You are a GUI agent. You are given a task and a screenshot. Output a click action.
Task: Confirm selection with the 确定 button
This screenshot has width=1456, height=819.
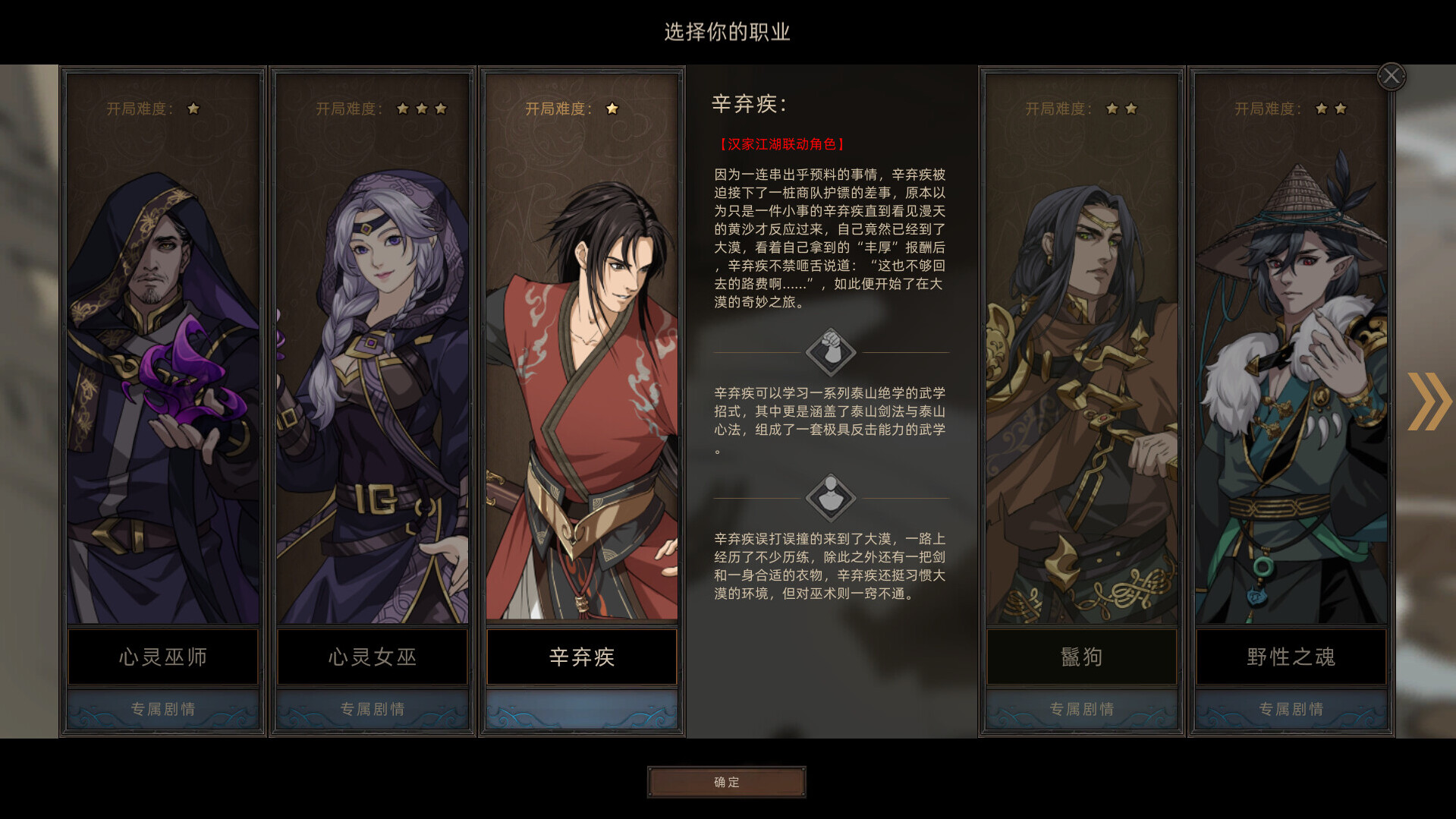point(726,782)
